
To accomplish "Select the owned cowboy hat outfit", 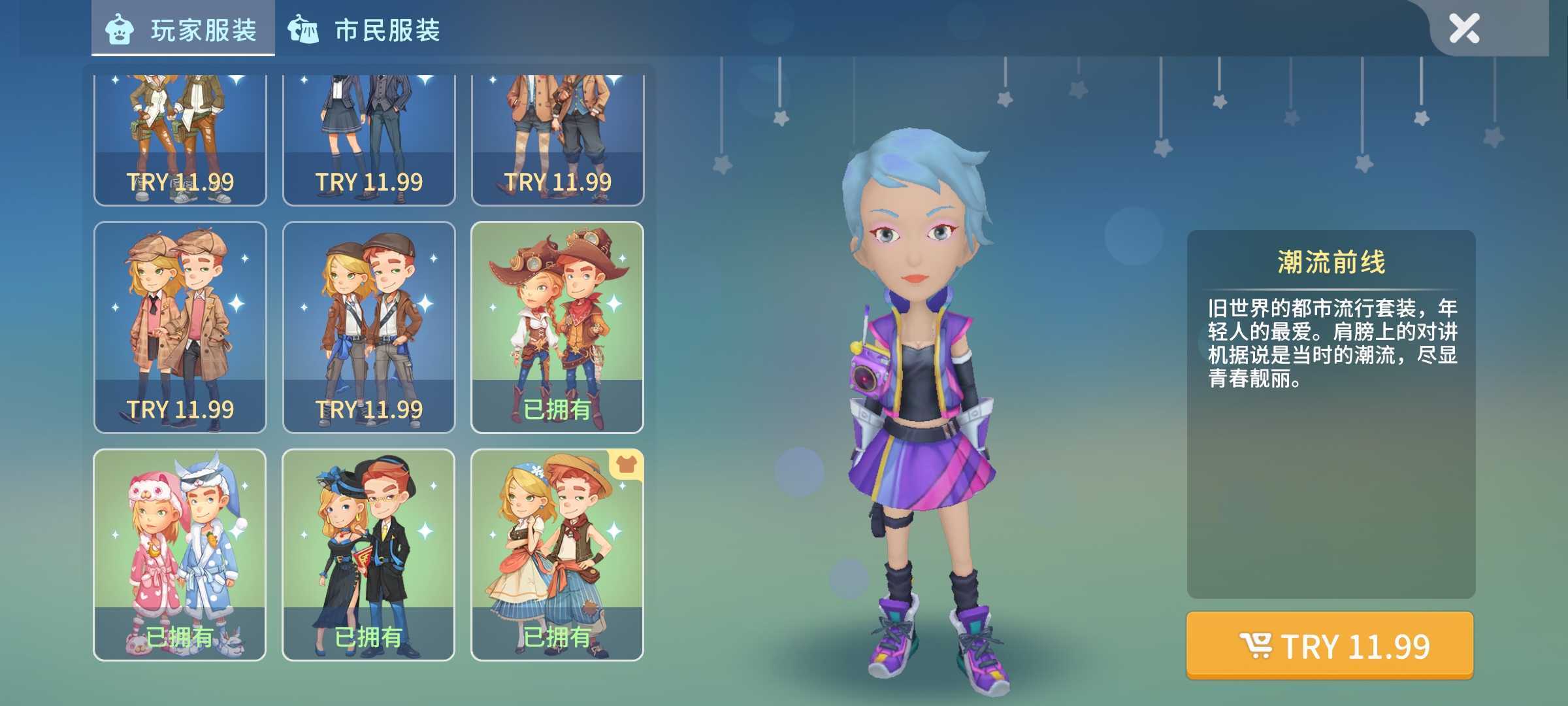I will coord(557,327).
